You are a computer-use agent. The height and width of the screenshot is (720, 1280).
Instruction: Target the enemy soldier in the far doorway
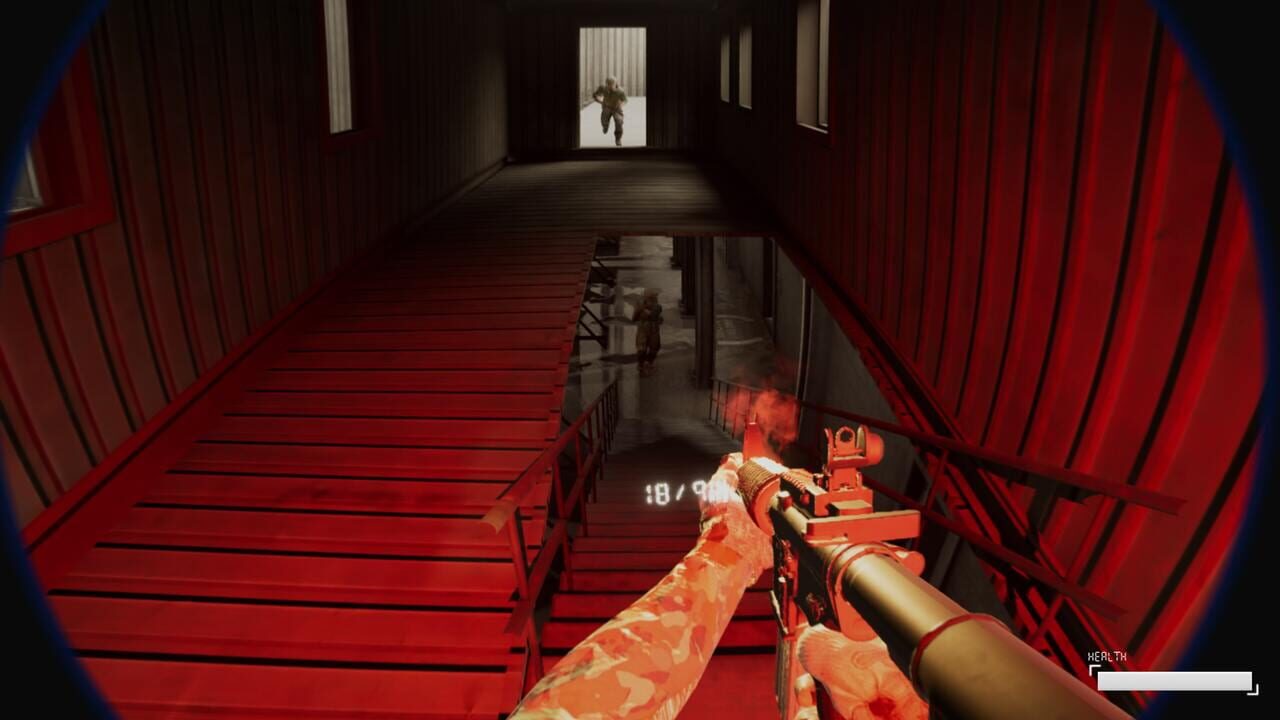611,100
